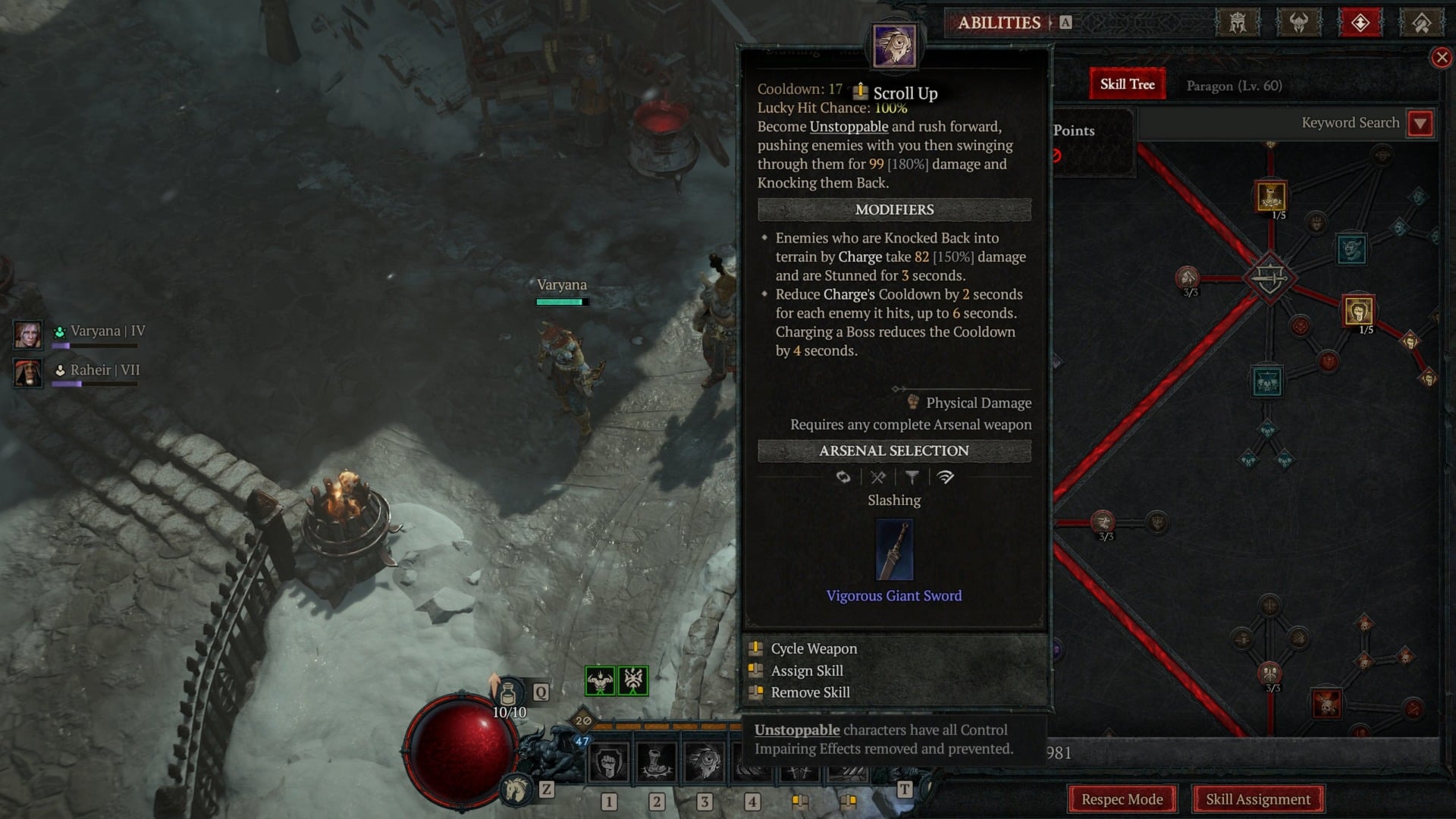Select the red Abilities icon in top bar

[x=1360, y=23]
